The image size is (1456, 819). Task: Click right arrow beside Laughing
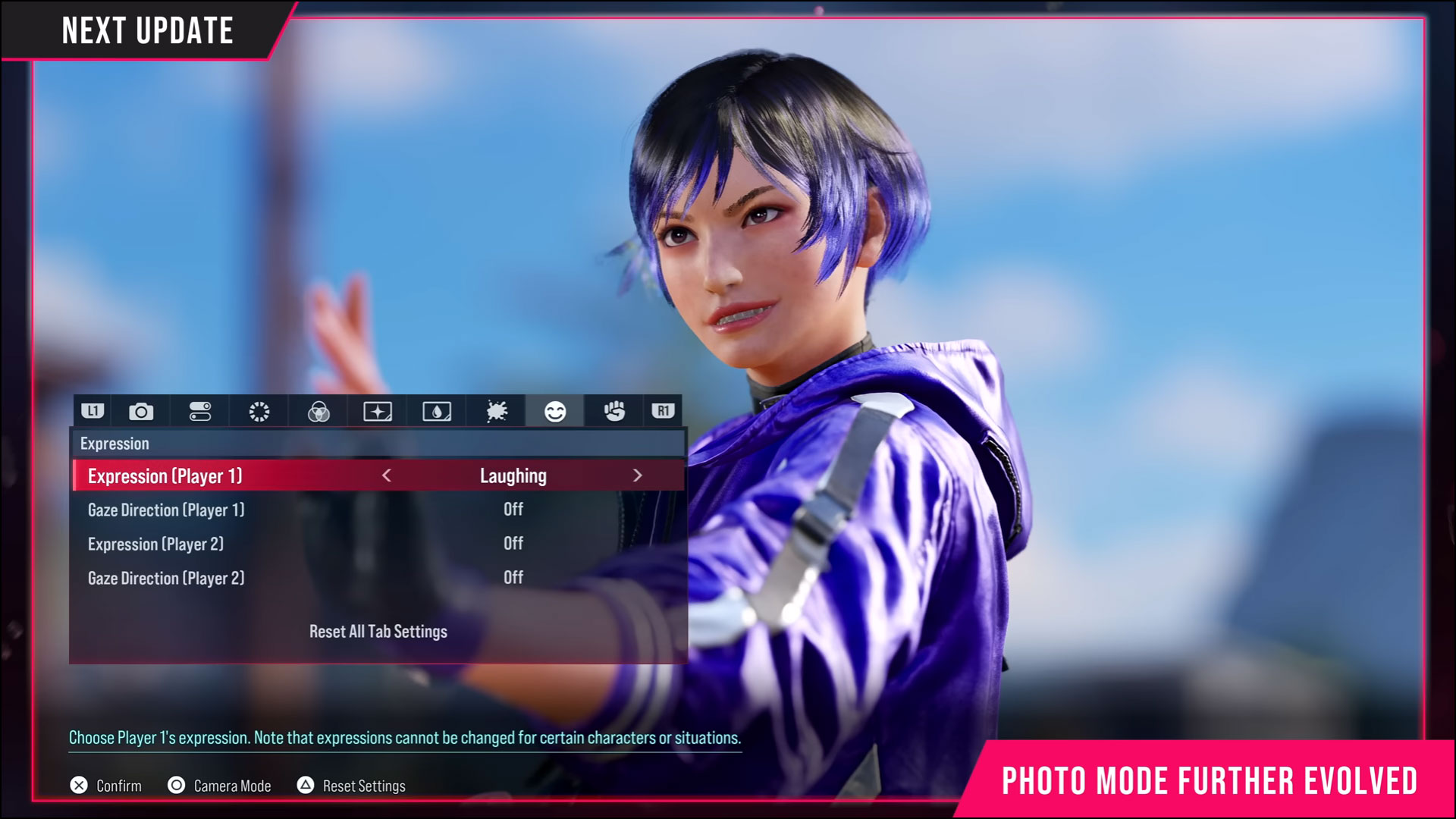pyautogui.click(x=638, y=475)
